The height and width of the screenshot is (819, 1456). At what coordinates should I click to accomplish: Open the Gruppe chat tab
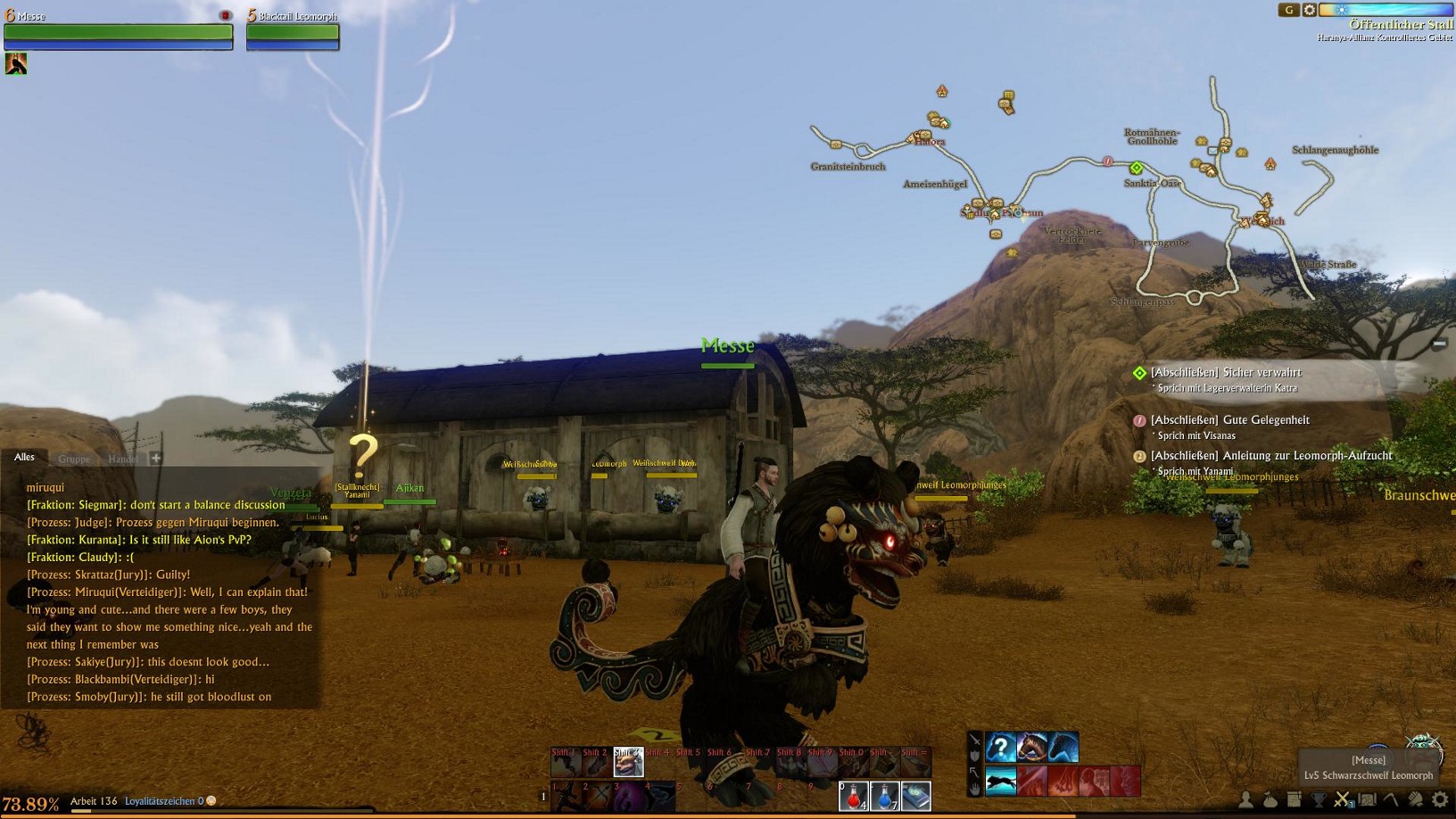(74, 459)
